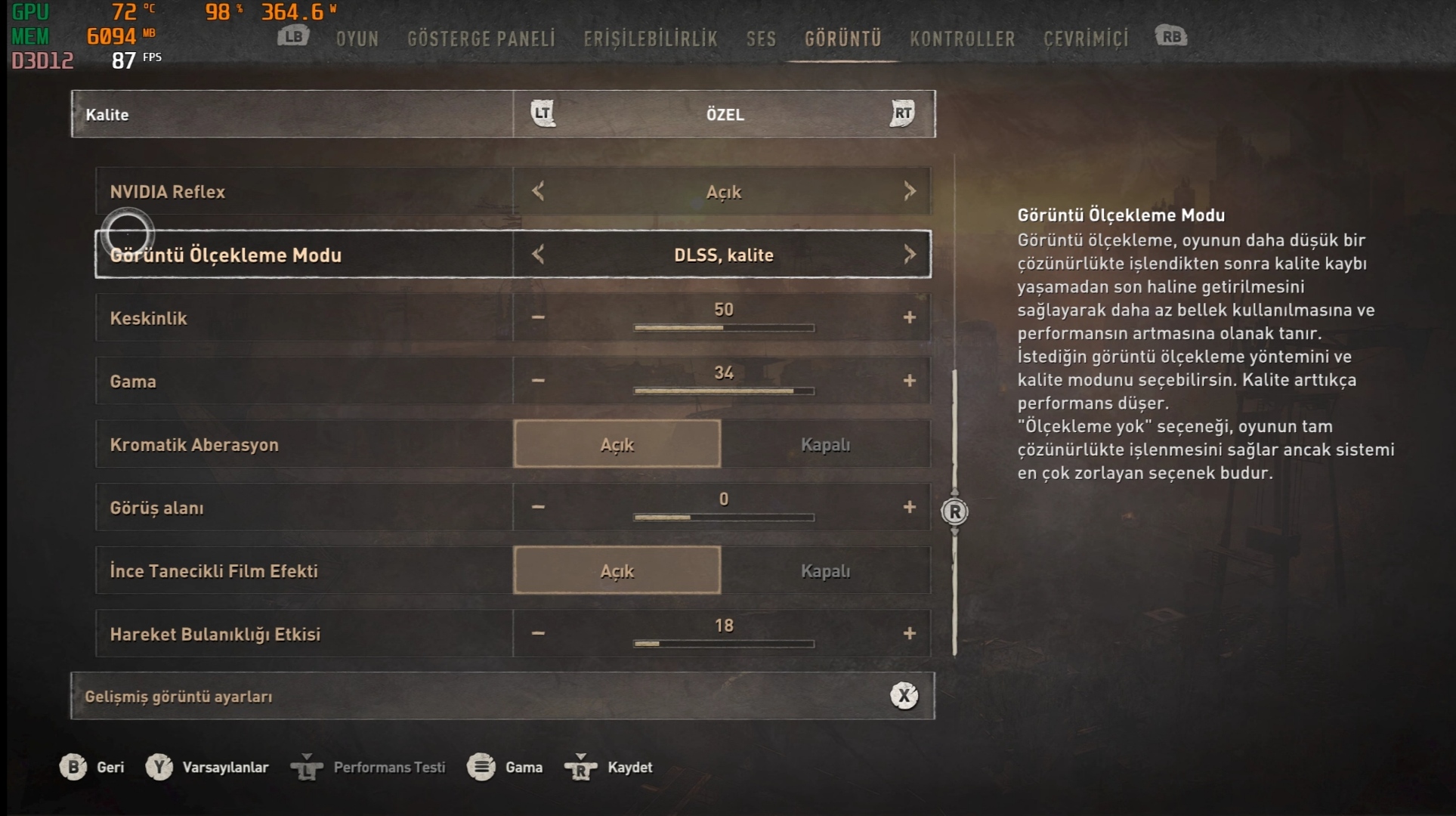This screenshot has width=1456, height=816.
Task: Open Gelişmiş görüntü ayarları
Action: coord(502,696)
